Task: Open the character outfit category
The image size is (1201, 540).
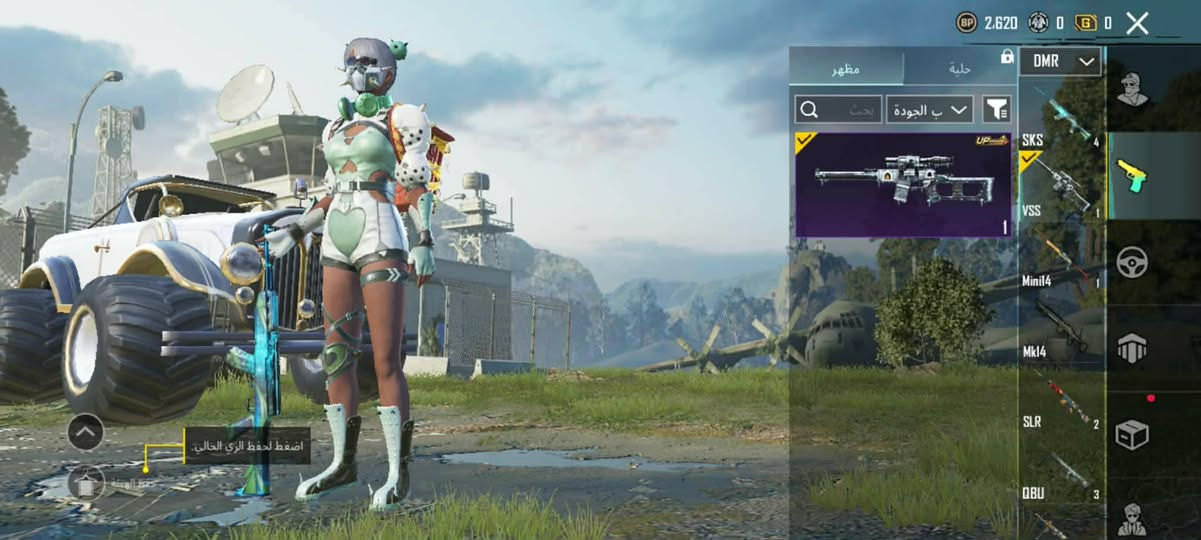Action: [x=1132, y=89]
